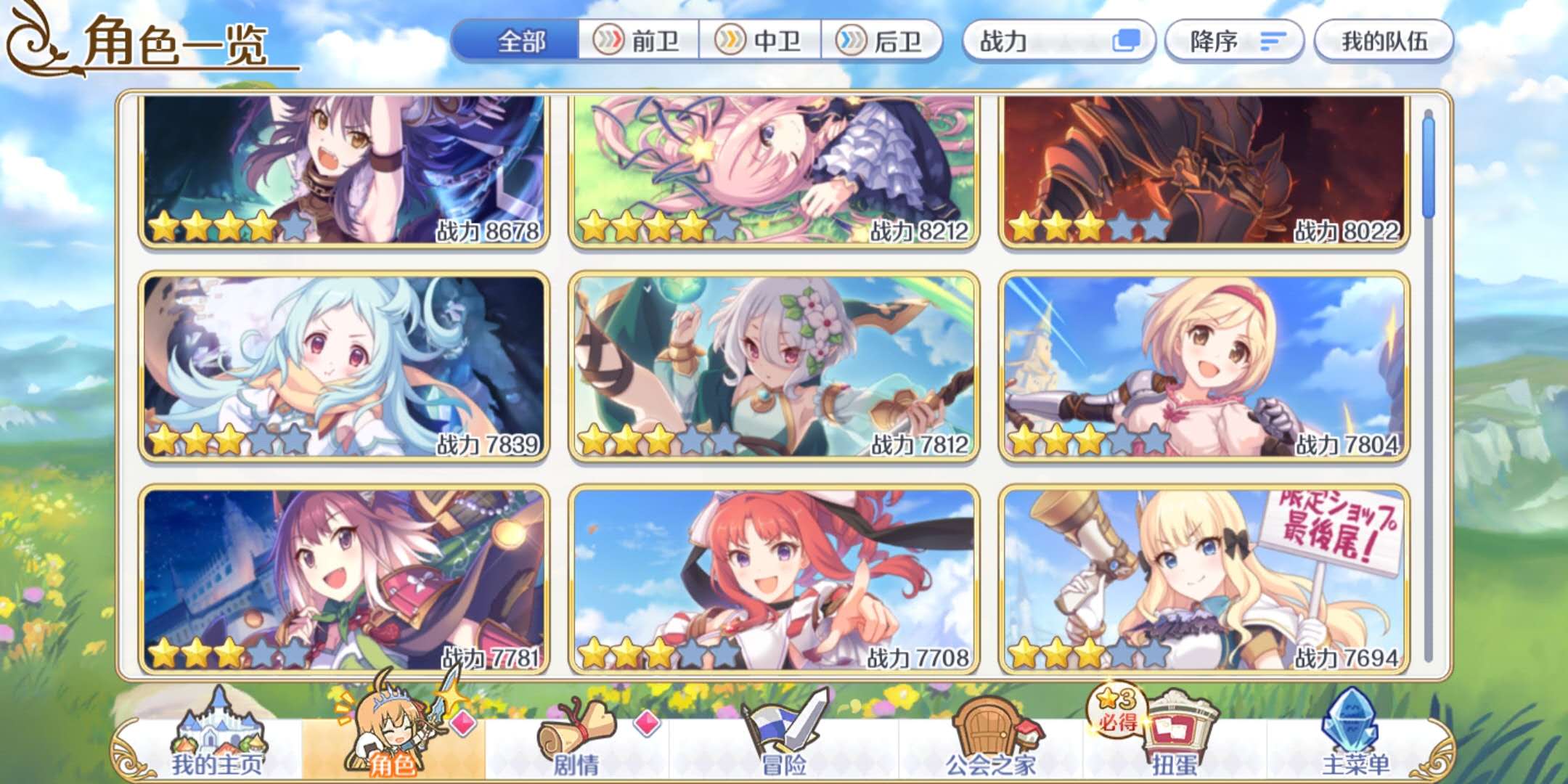Open the armored character card 战力 8022
1568x784 pixels.
[x=1204, y=171]
